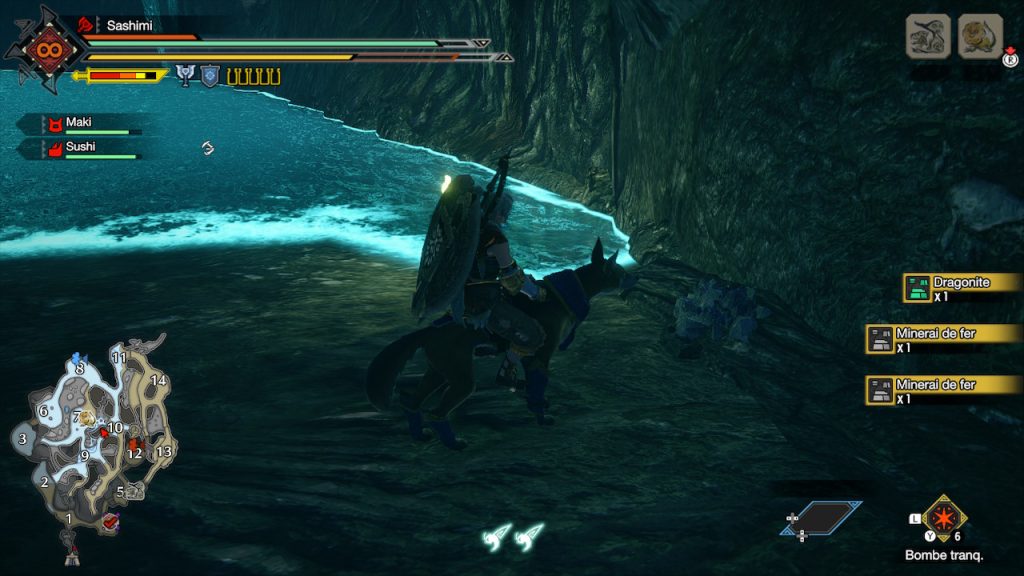The image size is (1024, 576).
Task: Click the camp tent marker on the minimap
Action: tap(71, 556)
